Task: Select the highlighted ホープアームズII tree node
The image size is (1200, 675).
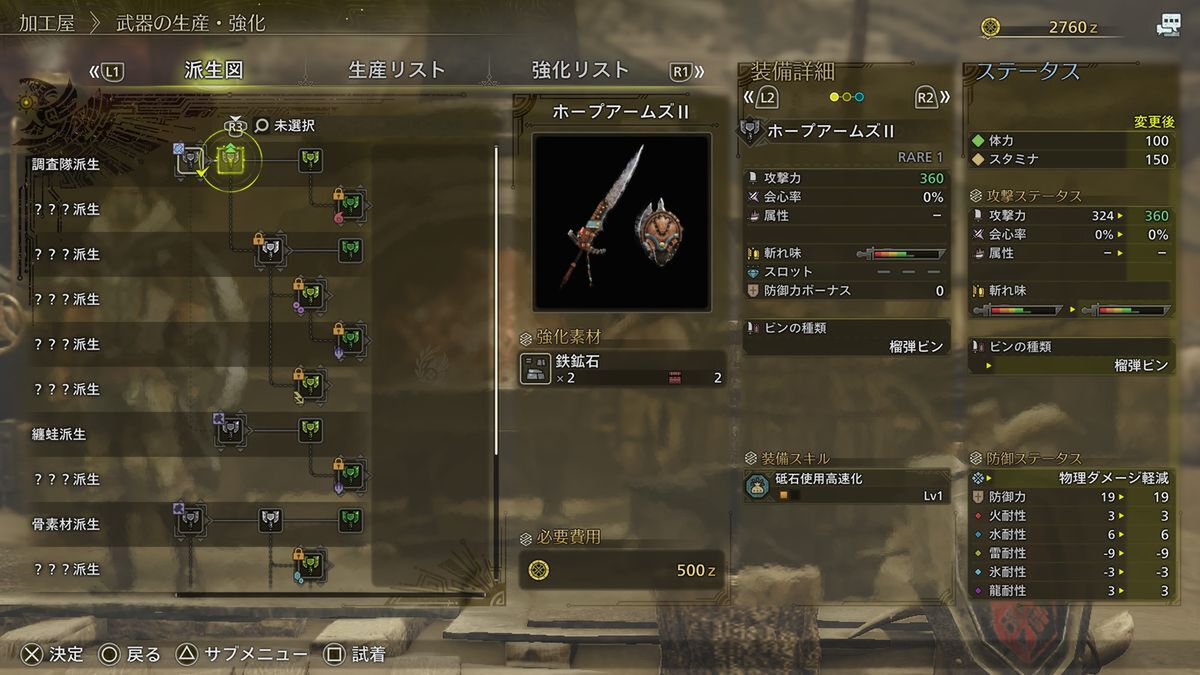Action: pos(231,158)
